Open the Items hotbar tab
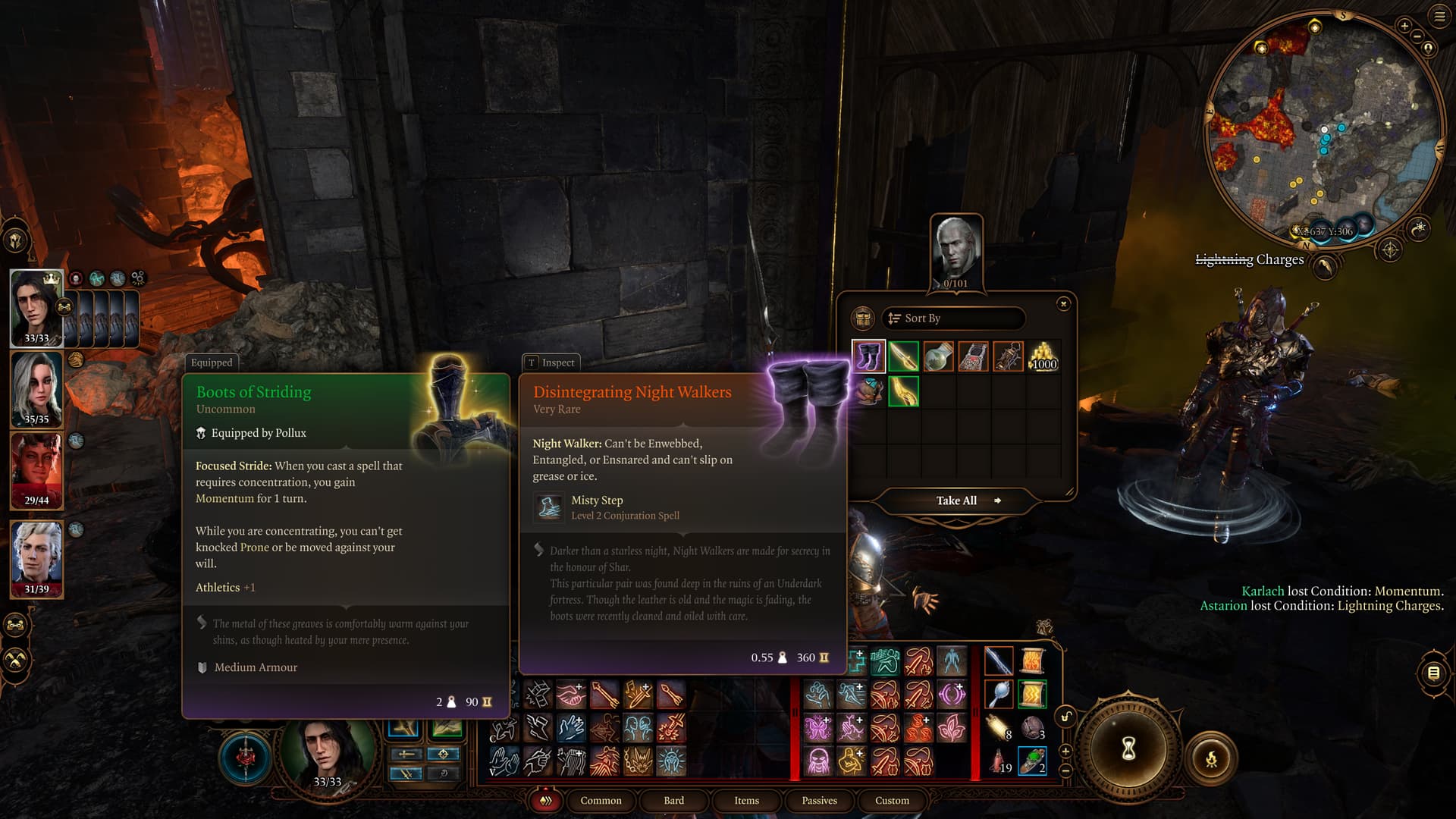The width and height of the screenshot is (1456, 819). [x=746, y=800]
